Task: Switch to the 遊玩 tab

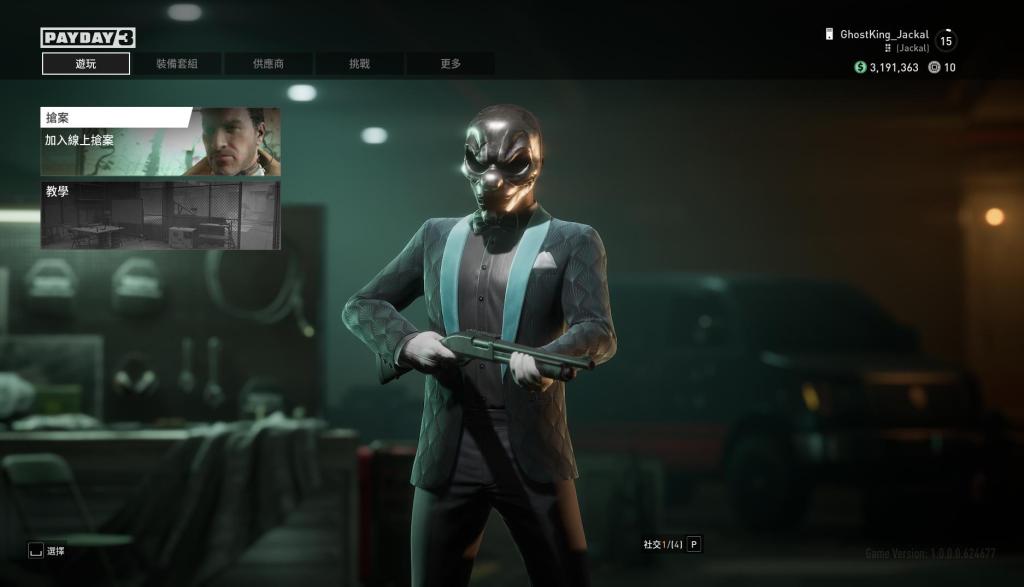Action: pos(86,64)
